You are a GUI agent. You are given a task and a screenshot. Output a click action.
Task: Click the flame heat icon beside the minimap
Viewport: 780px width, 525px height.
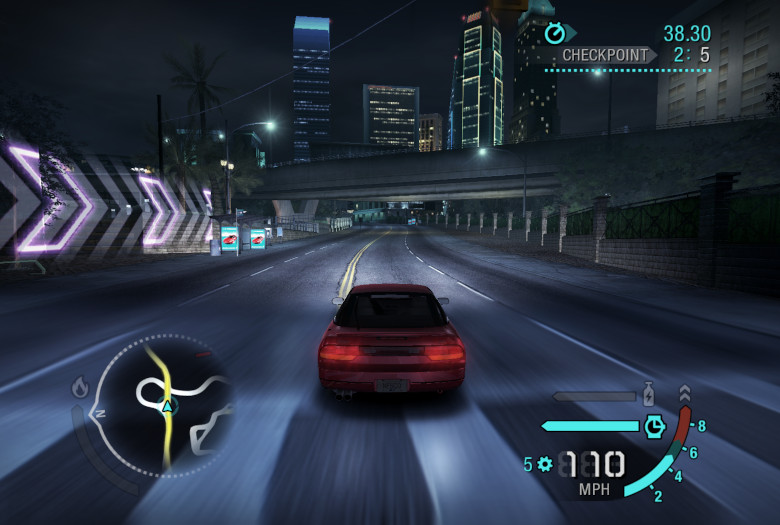coord(81,387)
